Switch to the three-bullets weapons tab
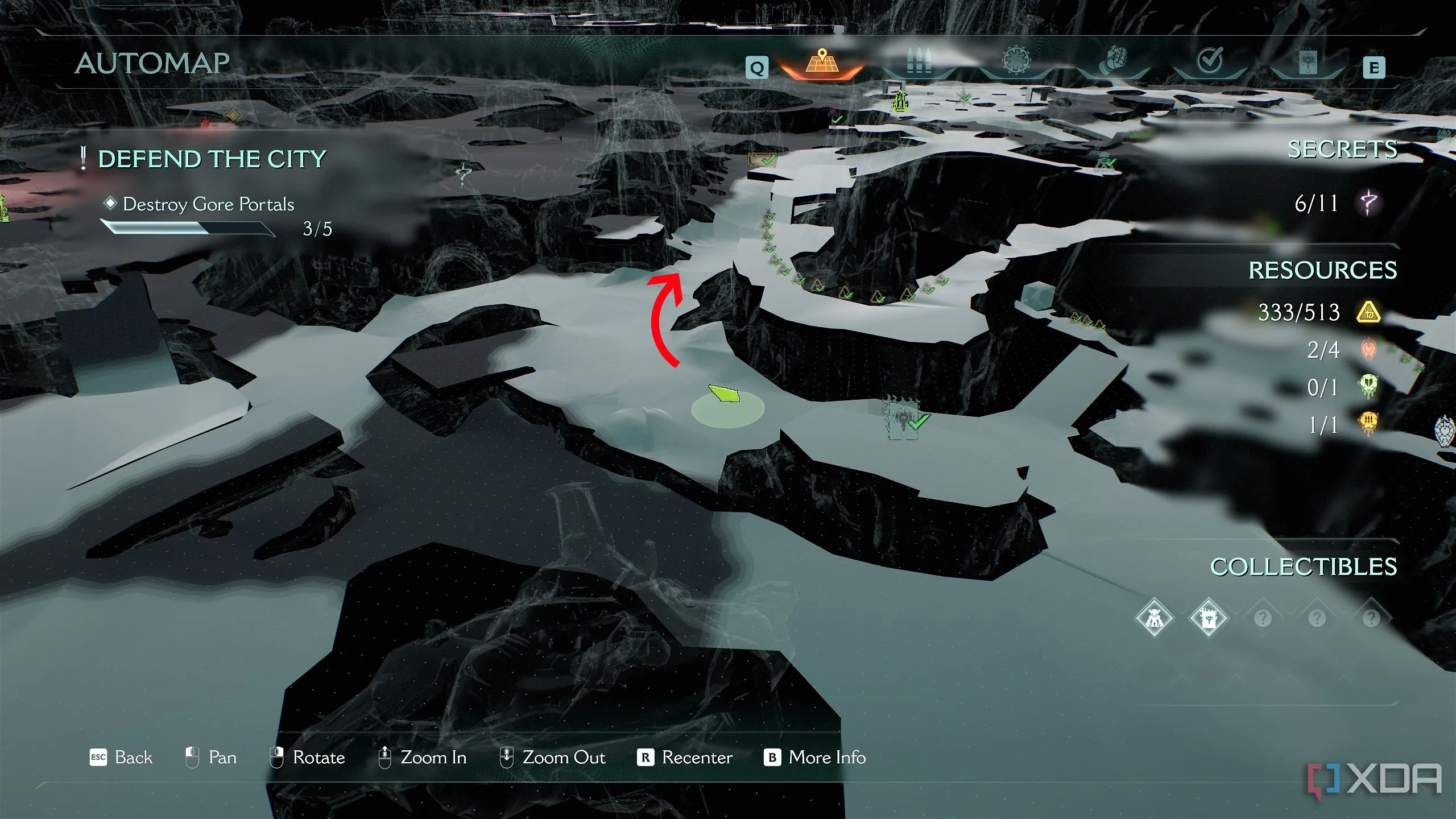 919,63
